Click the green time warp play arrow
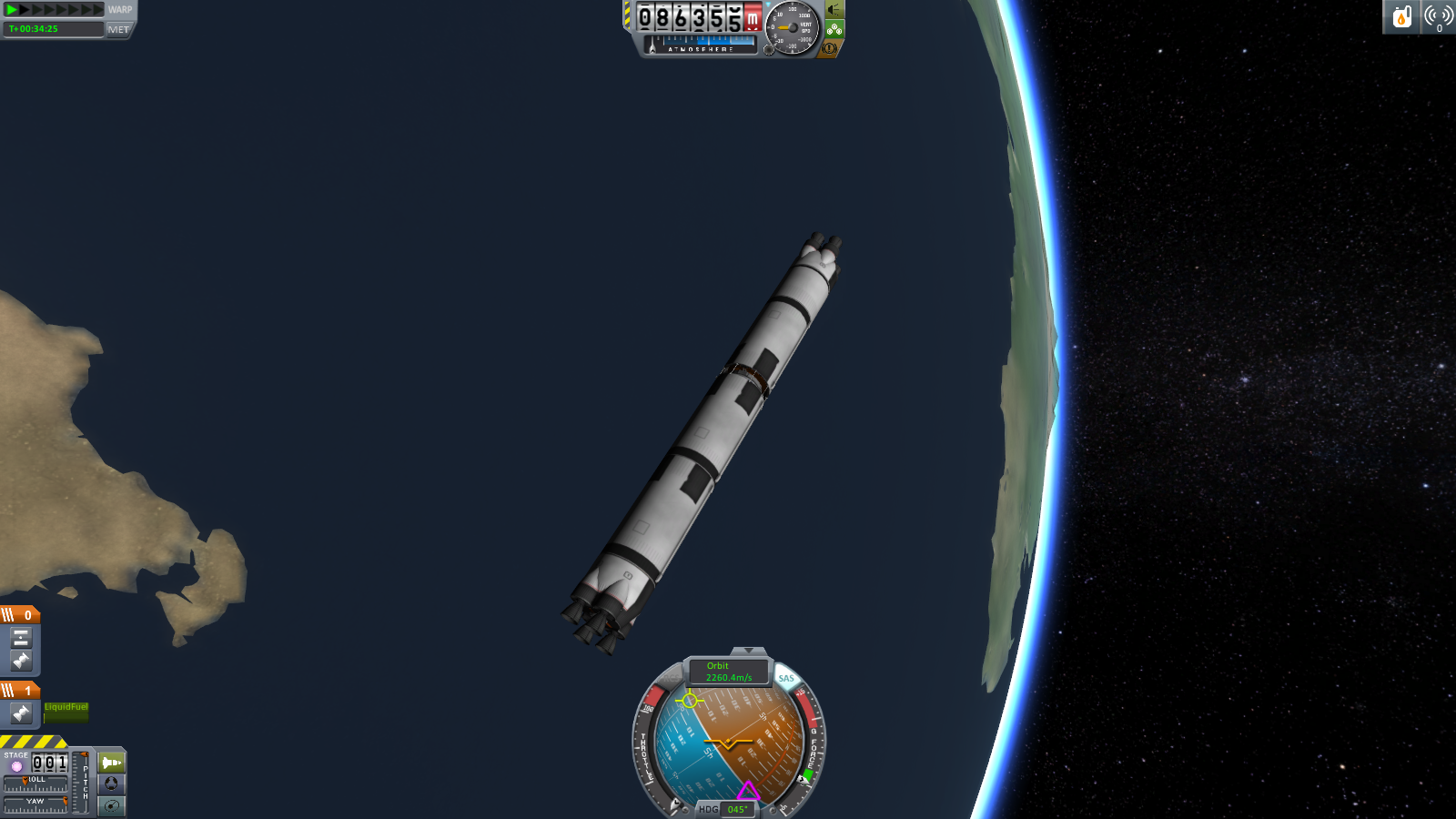The image size is (1456, 819). 12,9
